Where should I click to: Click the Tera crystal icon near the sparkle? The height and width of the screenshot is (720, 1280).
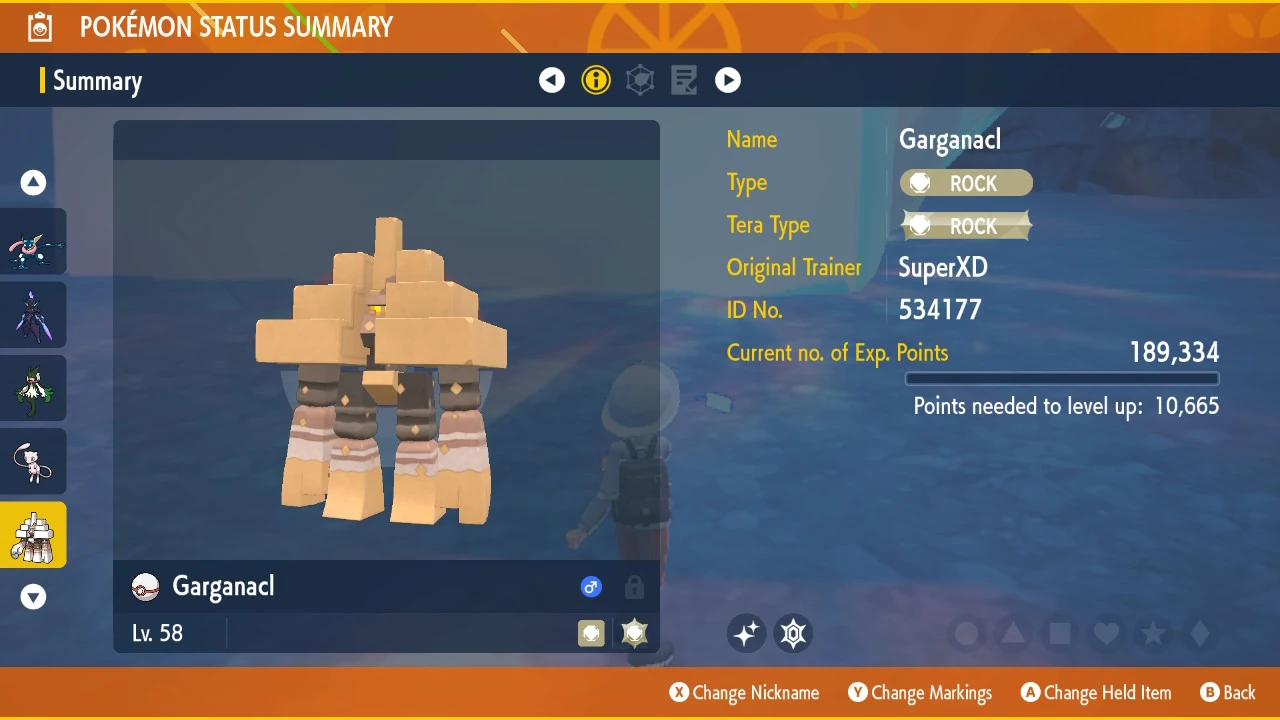793,633
